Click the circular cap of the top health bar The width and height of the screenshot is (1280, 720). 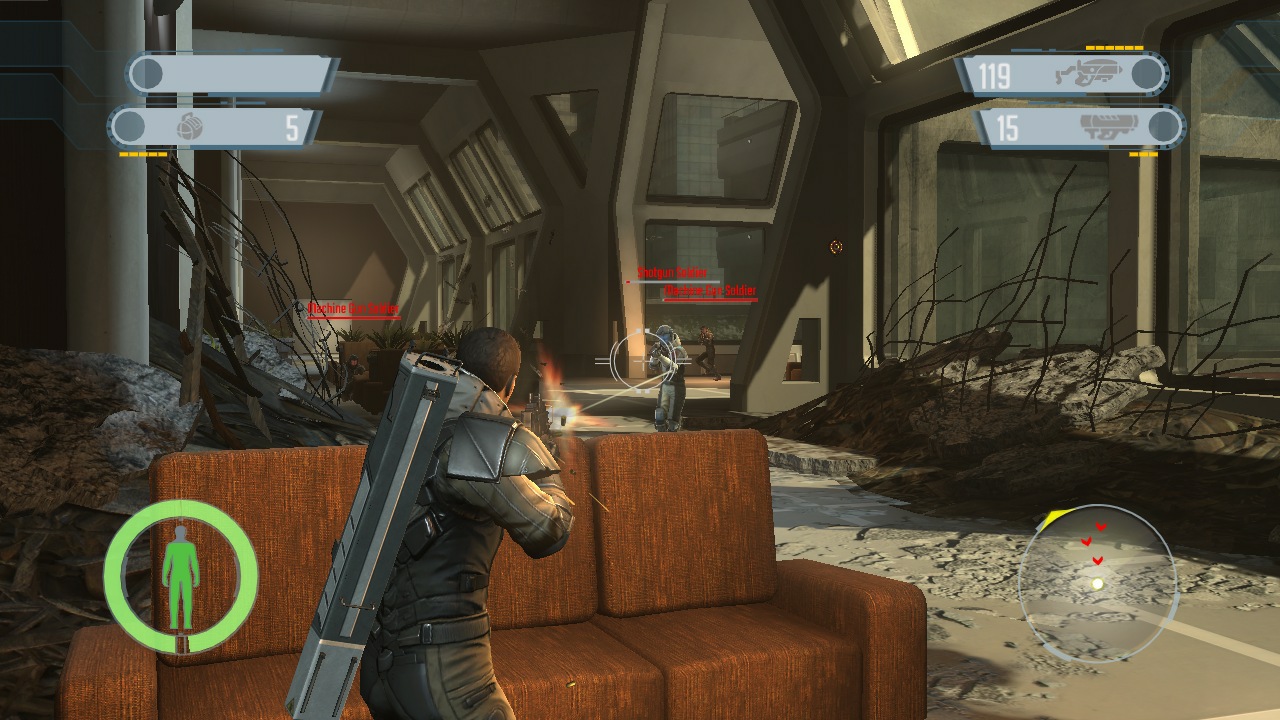click(x=146, y=72)
